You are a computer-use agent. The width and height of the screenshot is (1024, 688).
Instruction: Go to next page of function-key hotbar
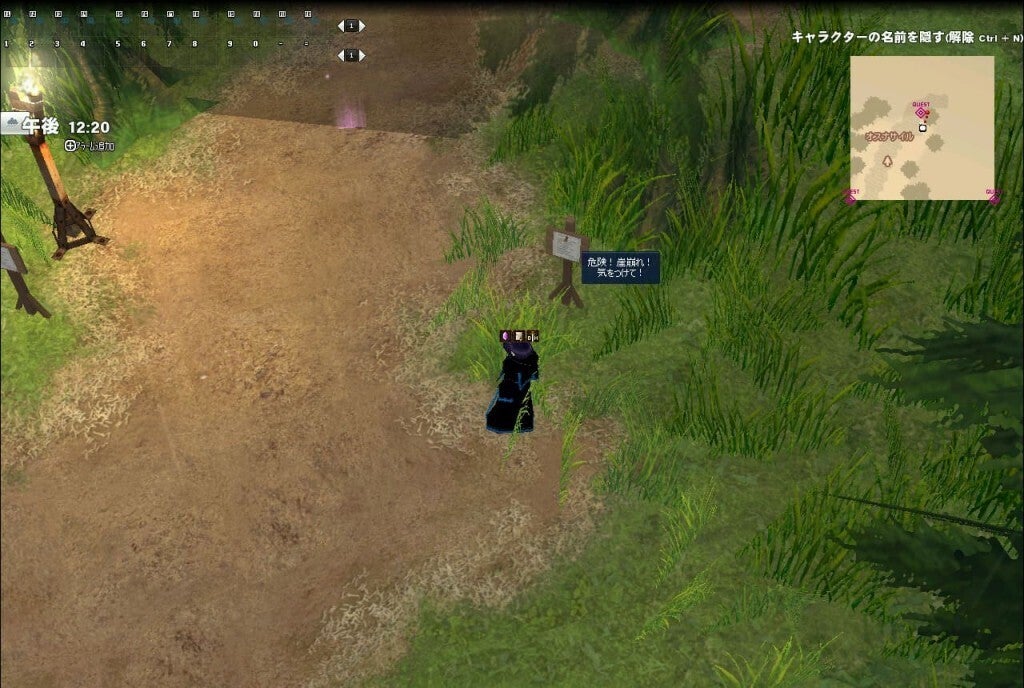(x=362, y=26)
